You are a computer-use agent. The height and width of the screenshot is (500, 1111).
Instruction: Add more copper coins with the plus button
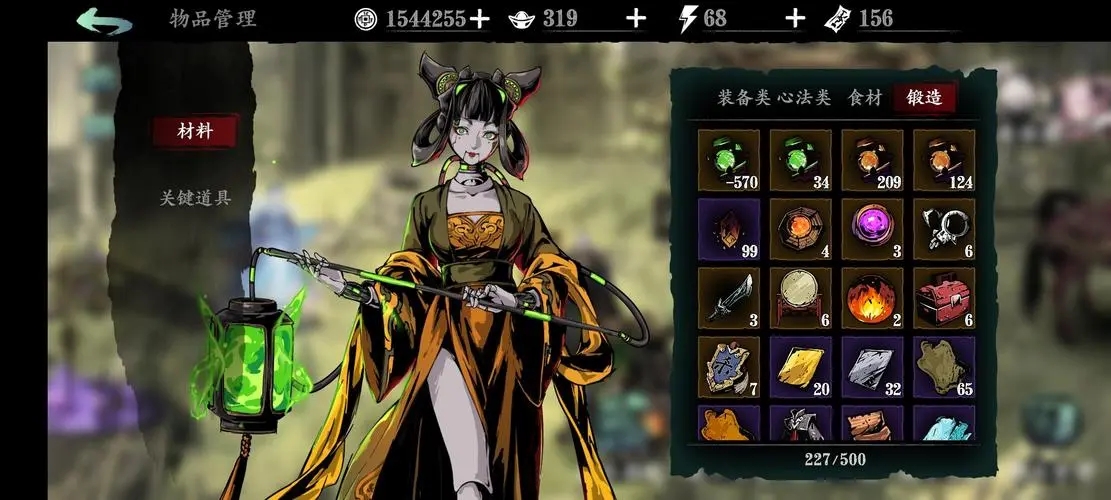480,18
